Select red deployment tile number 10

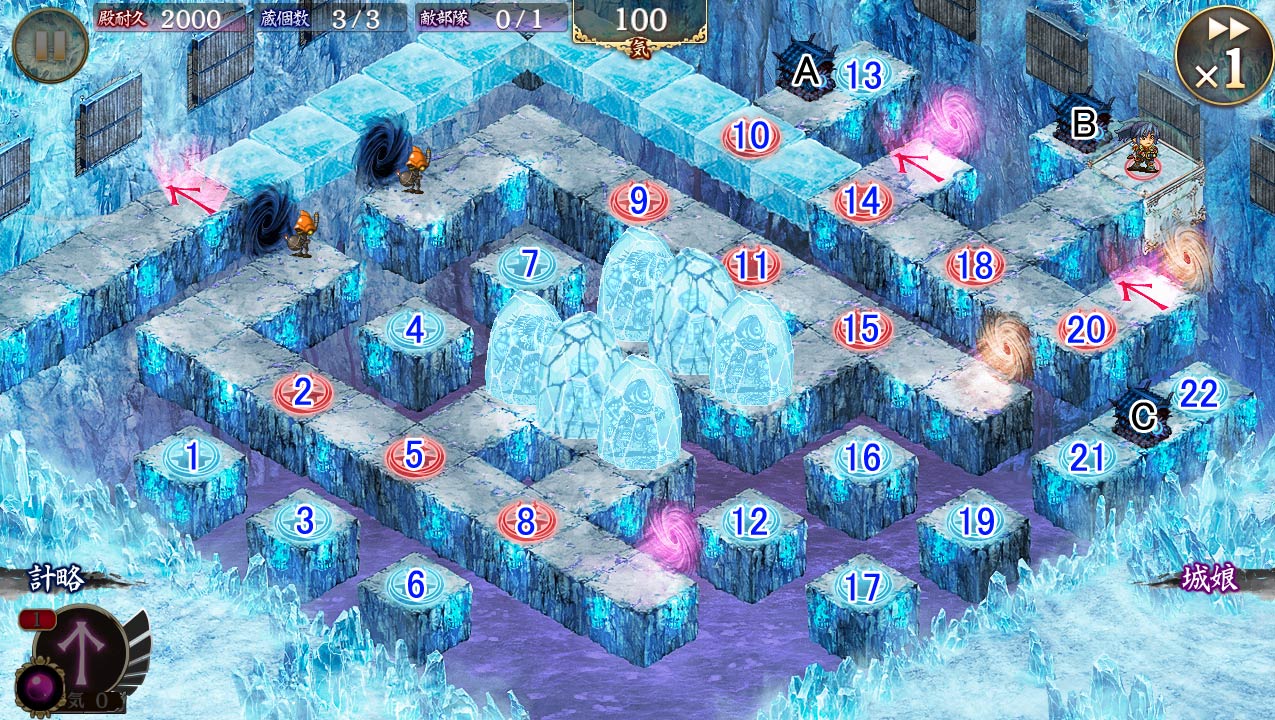(751, 138)
